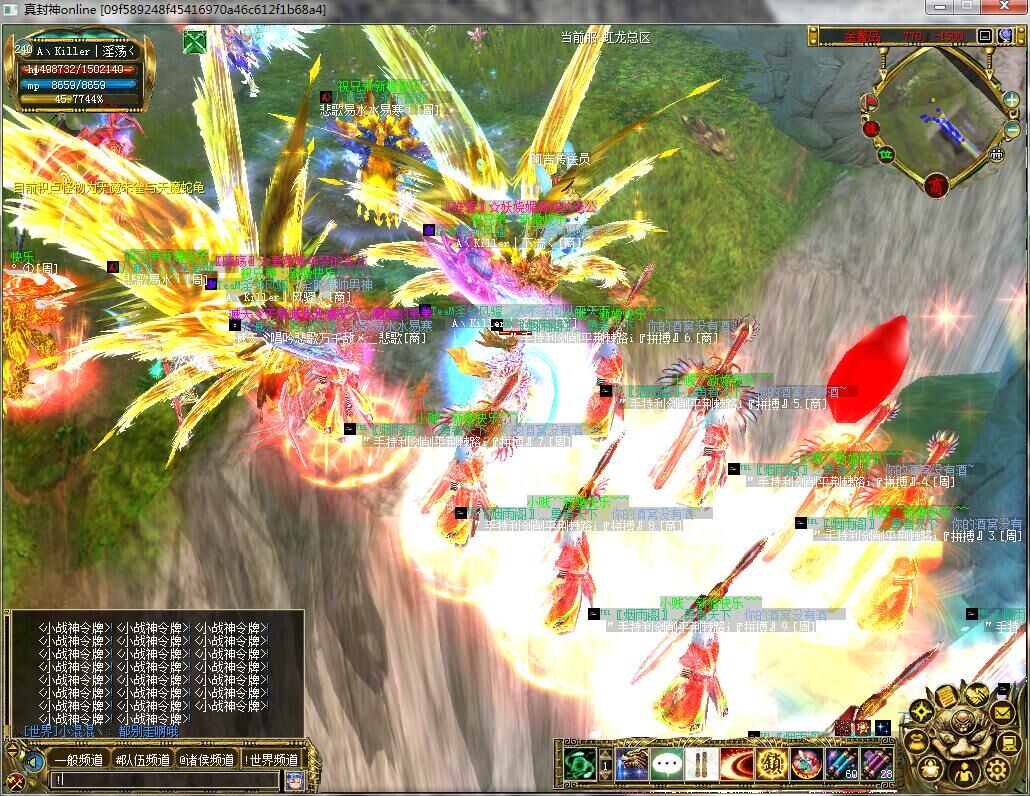Activate the green swirl skill slot

[x=579, y=764]
